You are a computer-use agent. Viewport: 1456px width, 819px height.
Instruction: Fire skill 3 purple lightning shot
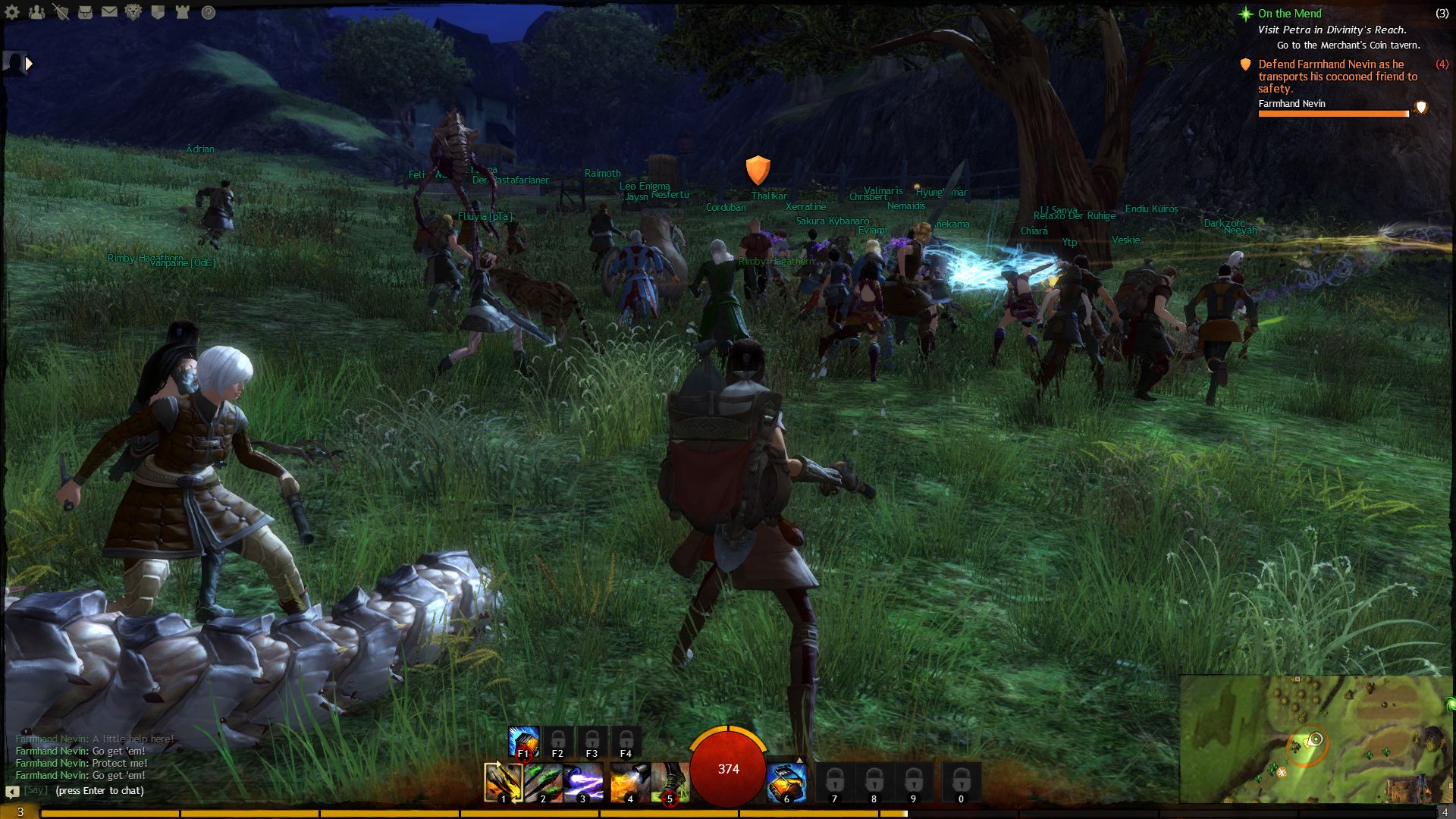(583, 783)
